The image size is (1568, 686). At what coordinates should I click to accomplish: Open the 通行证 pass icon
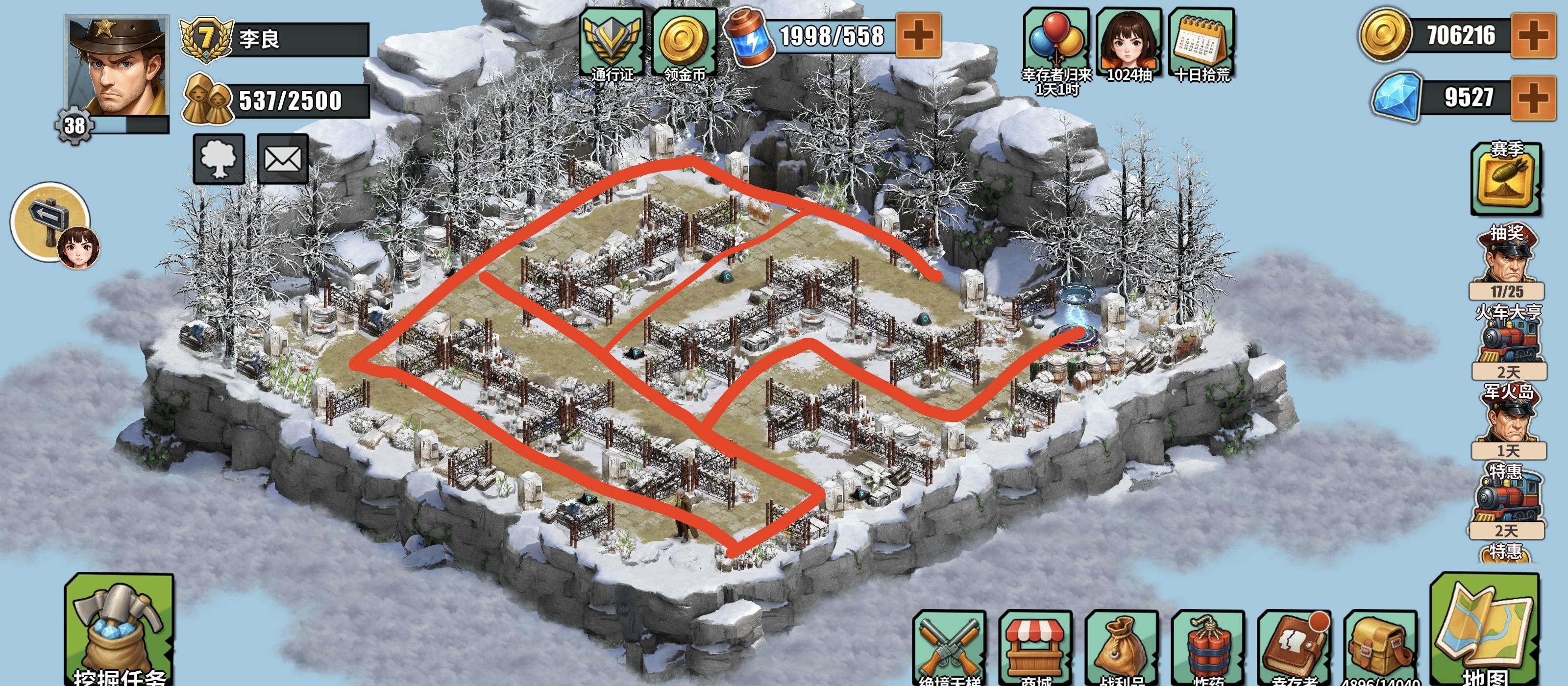[612, 44]
